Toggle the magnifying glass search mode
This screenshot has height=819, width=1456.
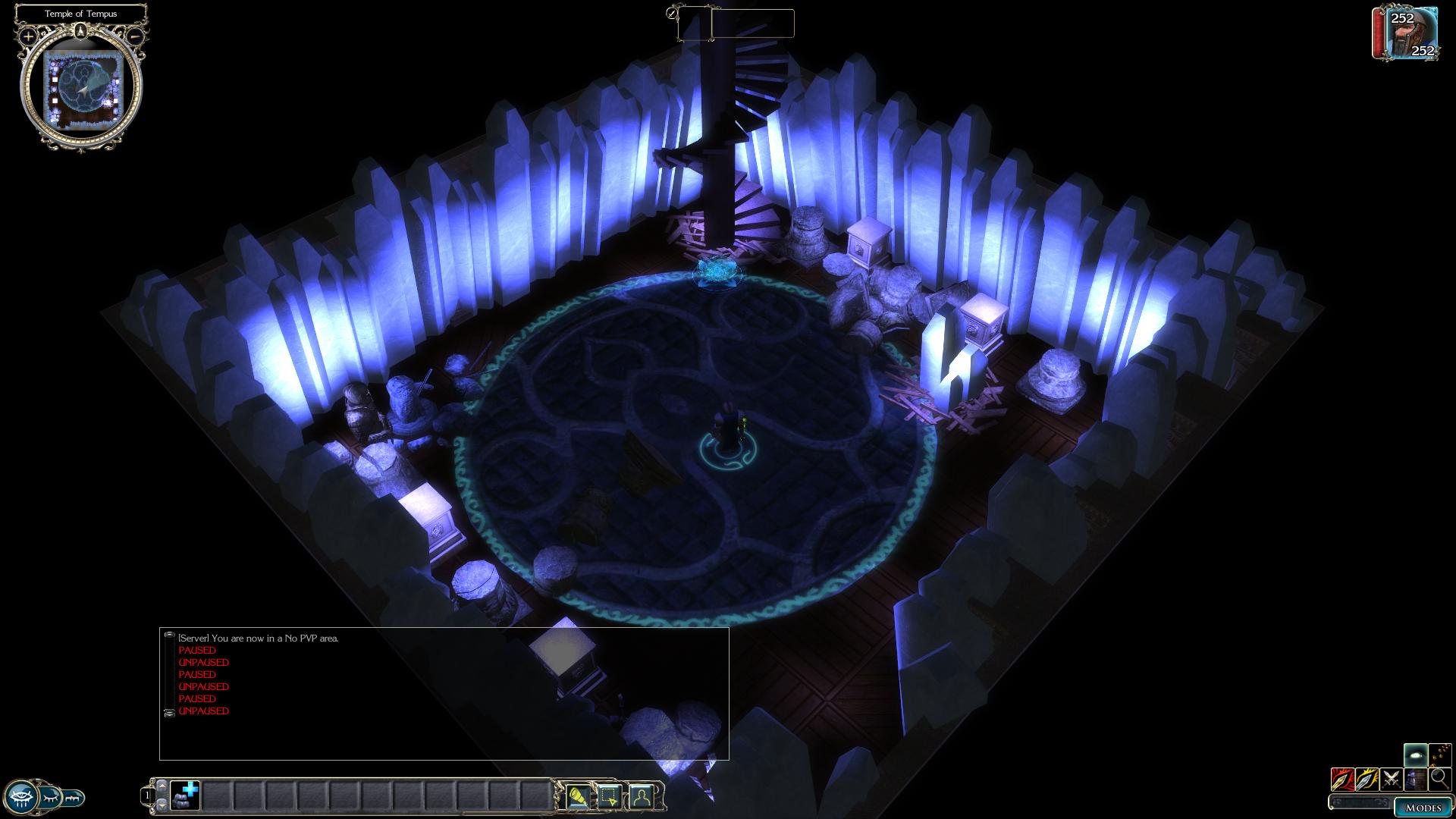pos(1439,779)
